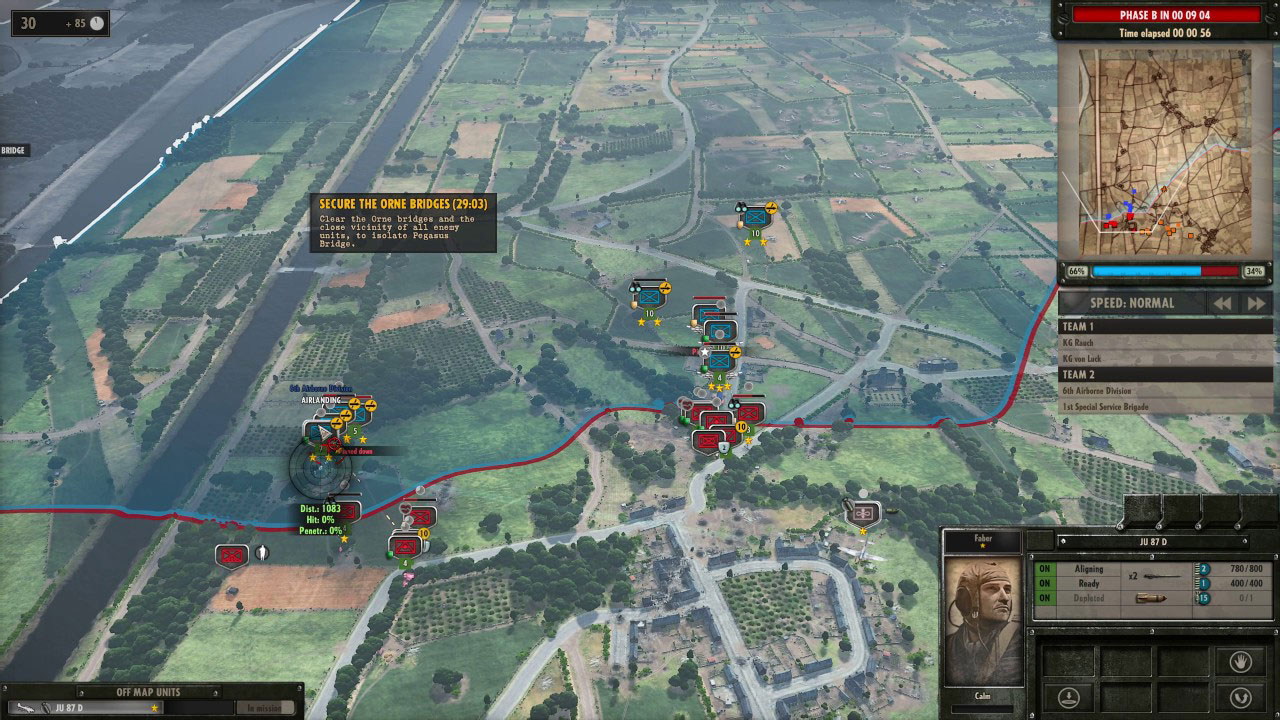Activate the raised-hand hold order
The image size is (1280, 720).
[x=1238, y=662]
